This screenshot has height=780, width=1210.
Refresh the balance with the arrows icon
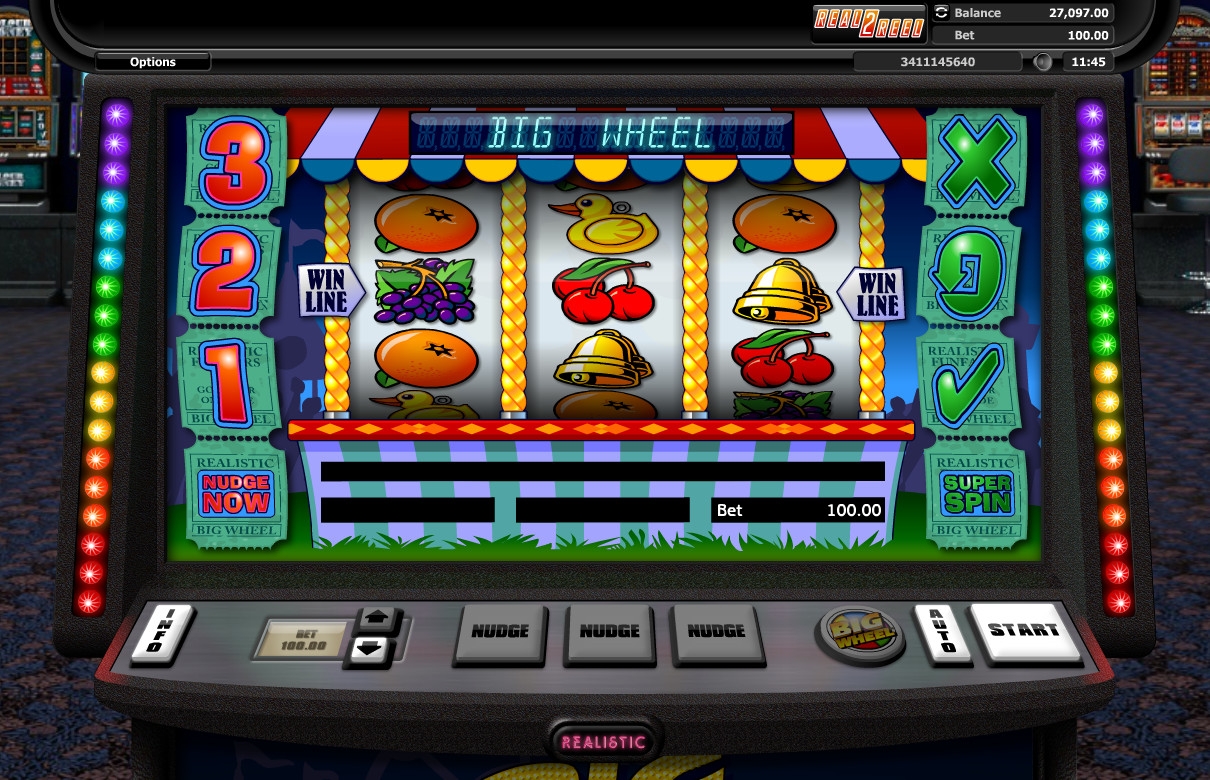click(941, 13)
